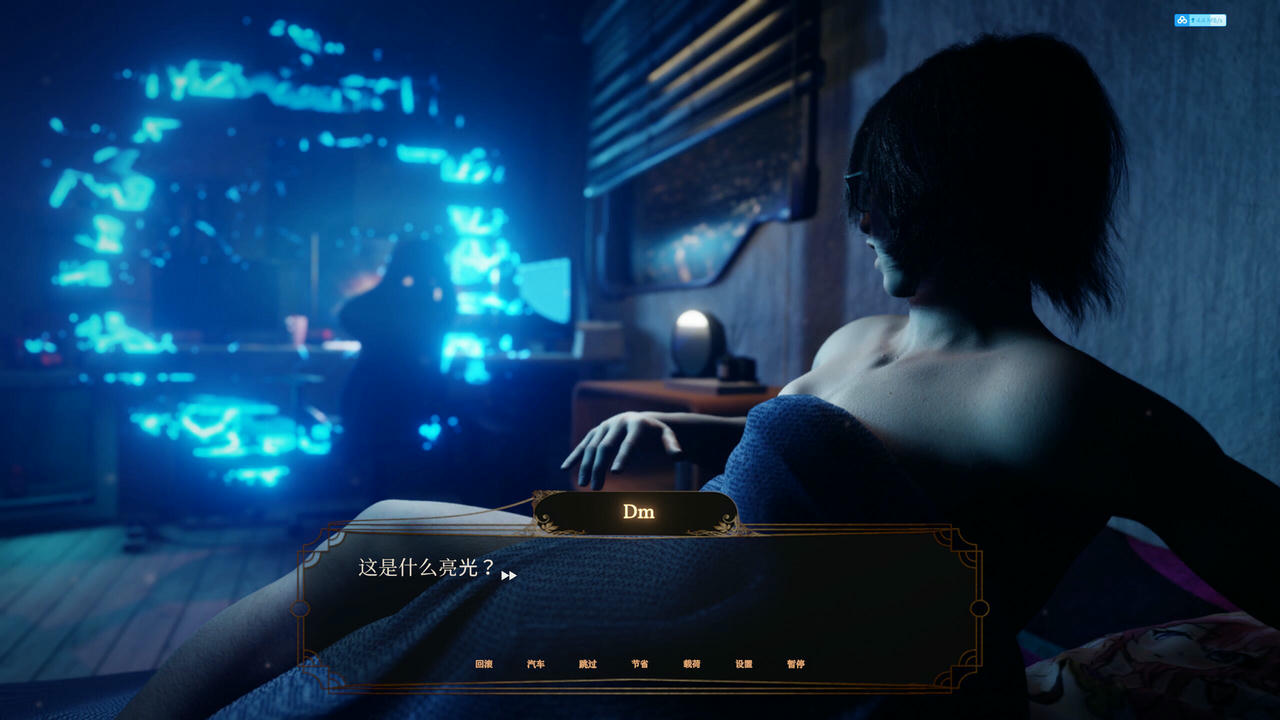1280x720 pixels.
Task: Enable auto-advance with the 汽车 button
Action: (537, 663)
